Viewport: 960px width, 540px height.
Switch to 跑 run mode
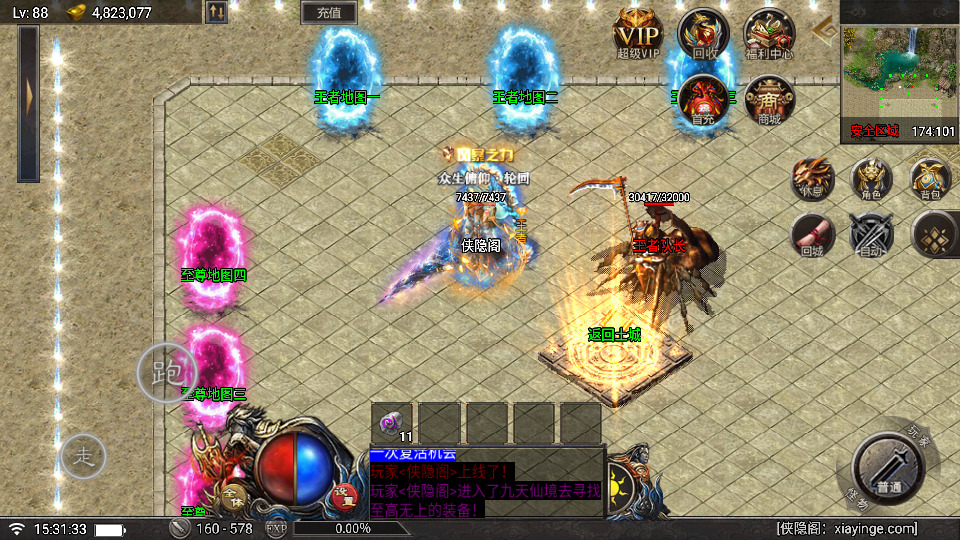pos(167,372)
